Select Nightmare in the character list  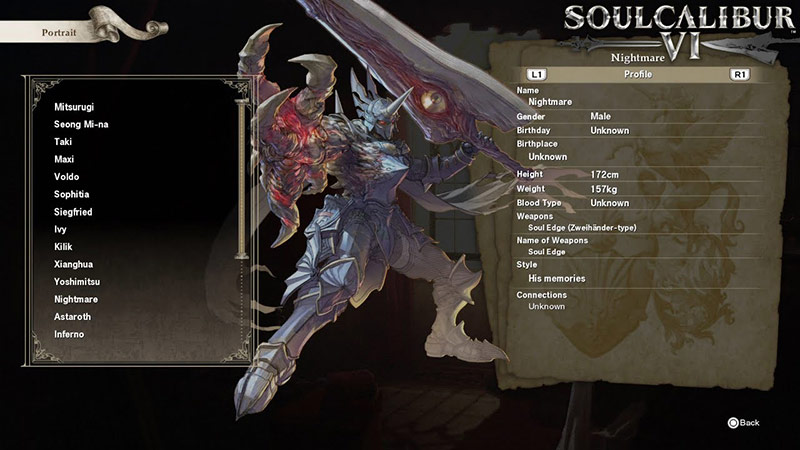coord(76,299)
